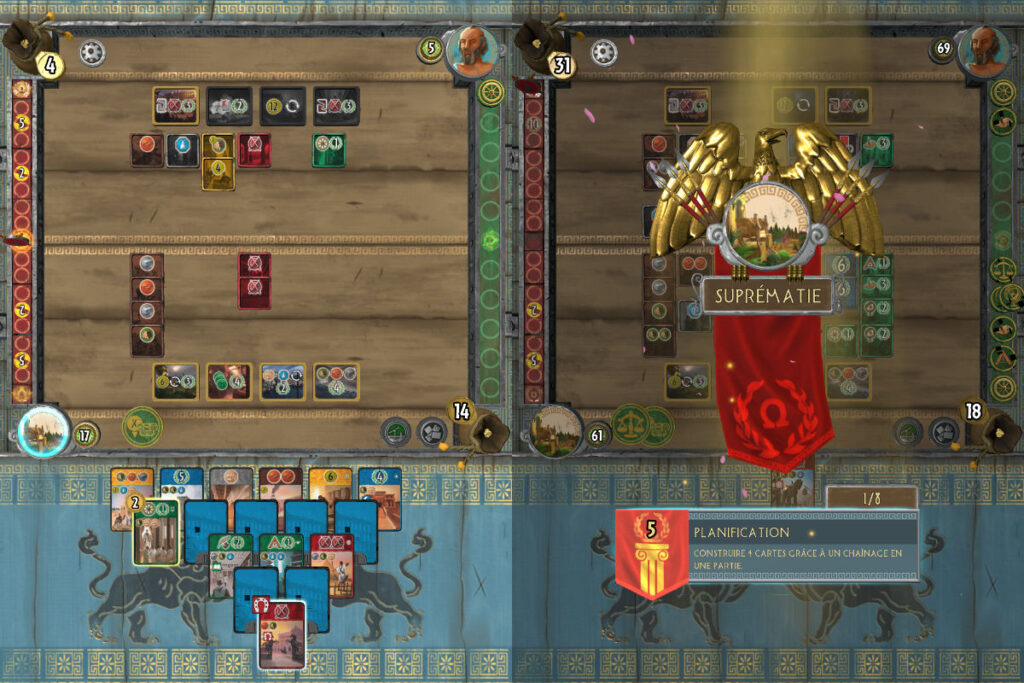The width and height of the screenshot is (1024, 683).
Task: View the opponent's wonder showing 12 coins
Action: coord(282,105)
